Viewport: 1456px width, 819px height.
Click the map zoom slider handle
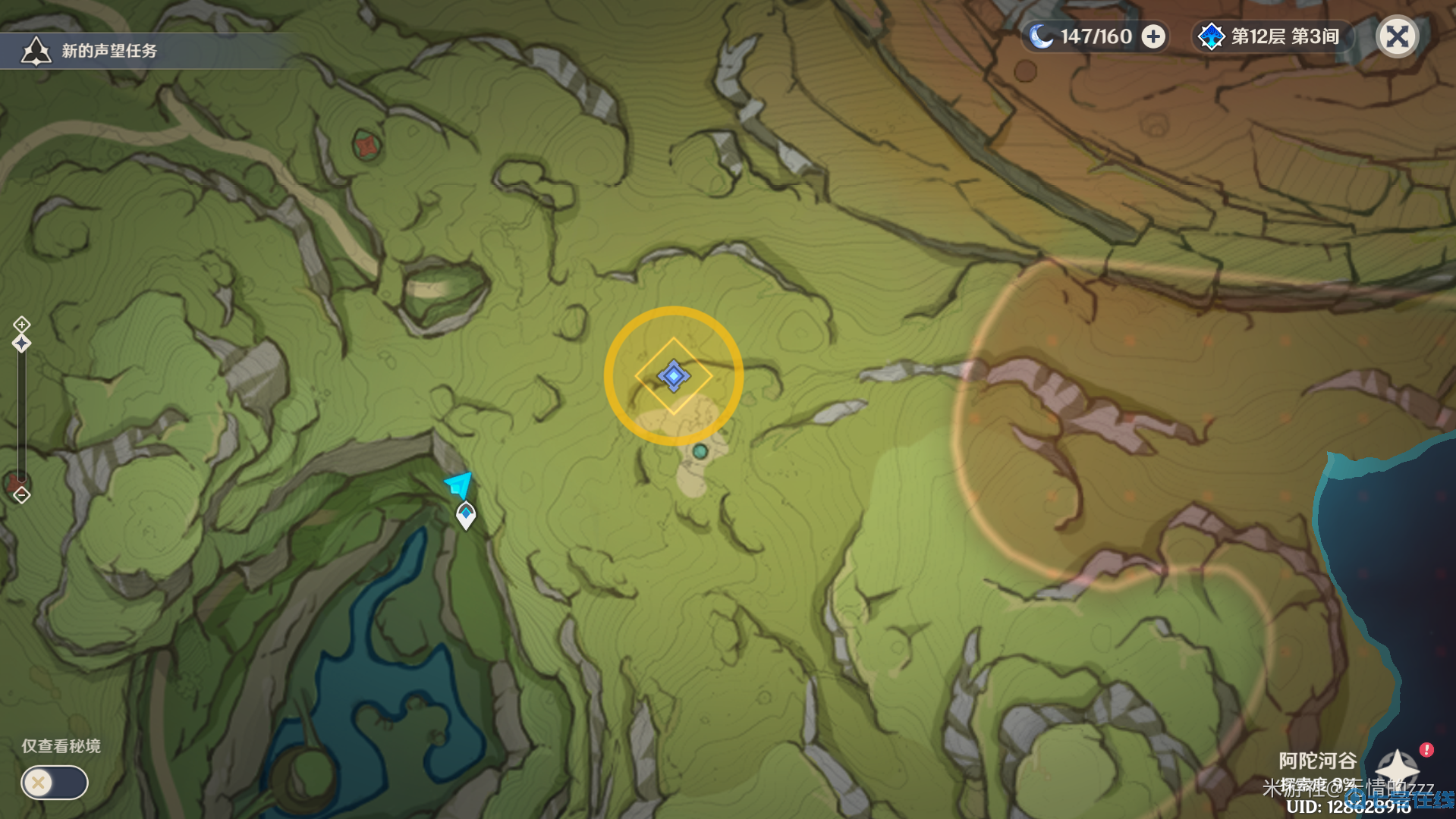[x=21, y=344]
